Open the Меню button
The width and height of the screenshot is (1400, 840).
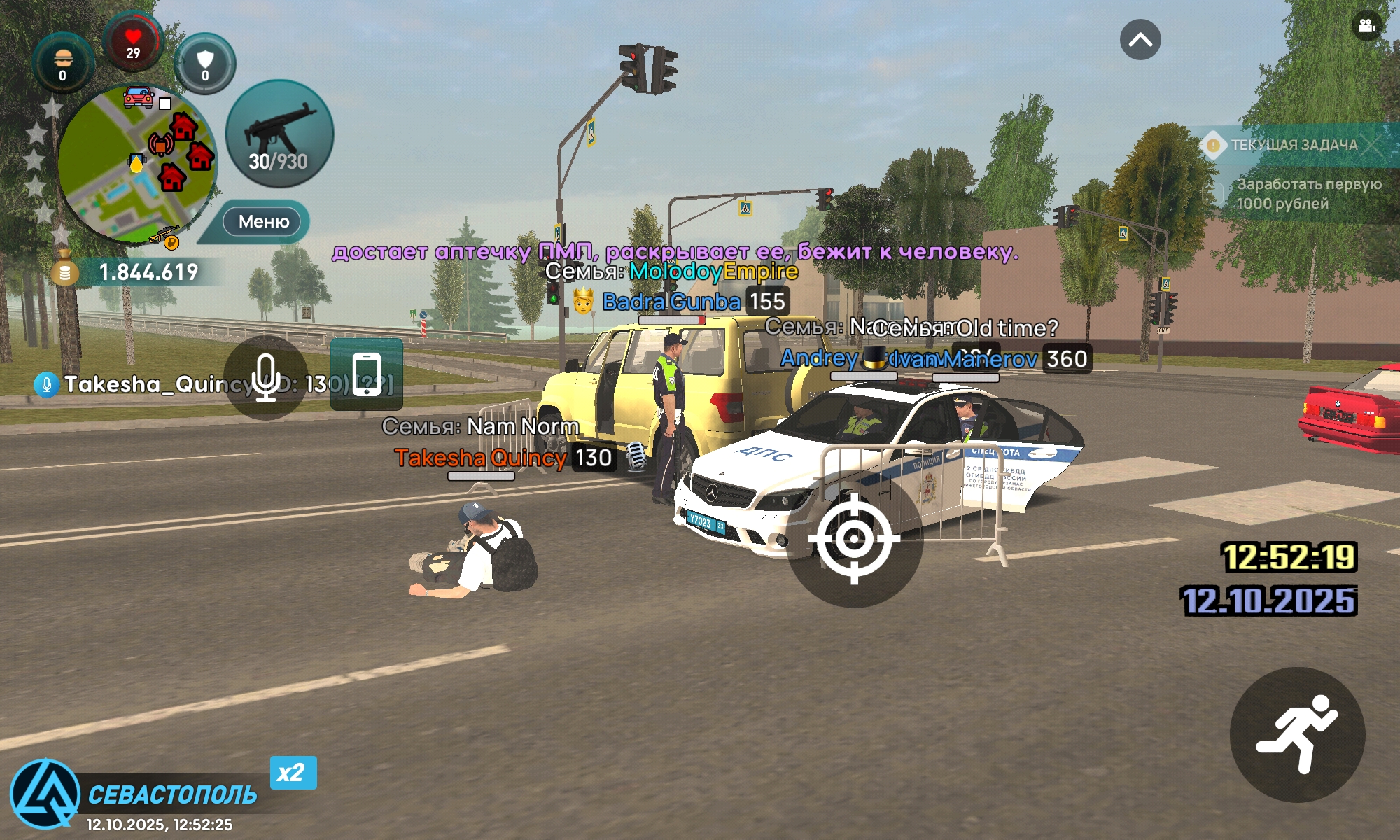pyautogui.click(x=263, y=222)
